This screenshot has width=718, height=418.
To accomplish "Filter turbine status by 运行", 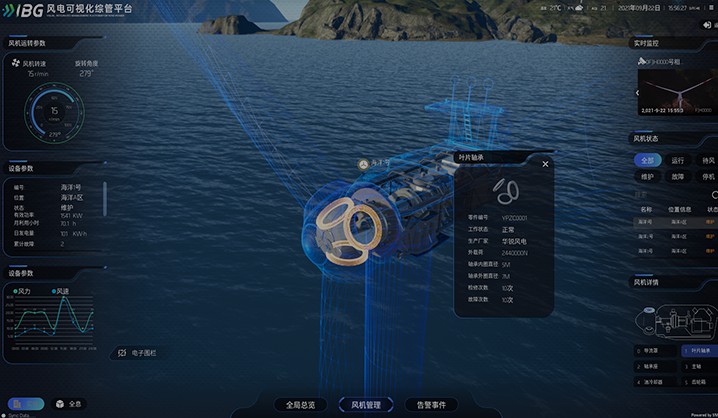I will coord(678,160).
